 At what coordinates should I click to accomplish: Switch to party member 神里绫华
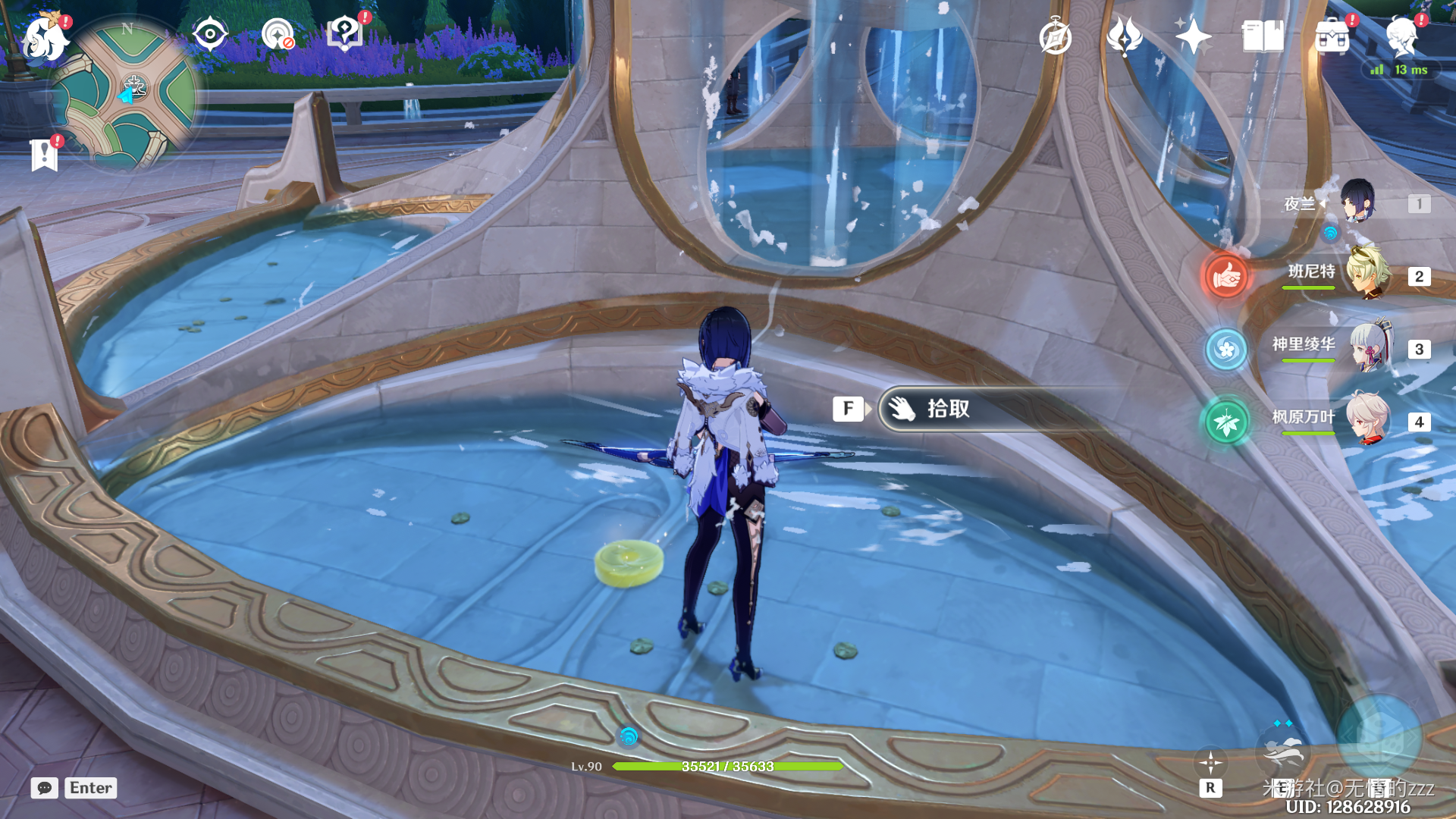point(1368,349)
